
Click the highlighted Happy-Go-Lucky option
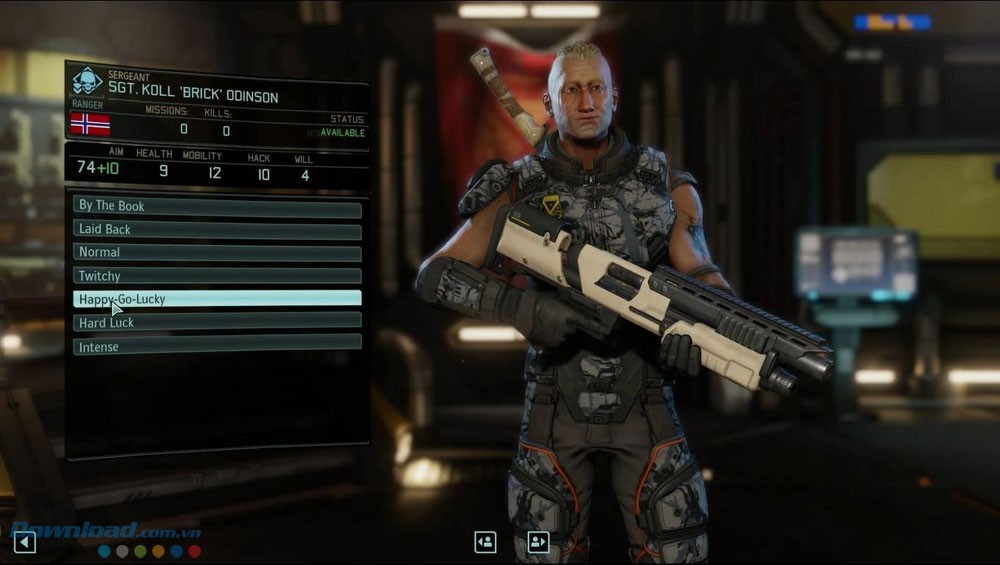pyautogui.click(x=217, y=299)
